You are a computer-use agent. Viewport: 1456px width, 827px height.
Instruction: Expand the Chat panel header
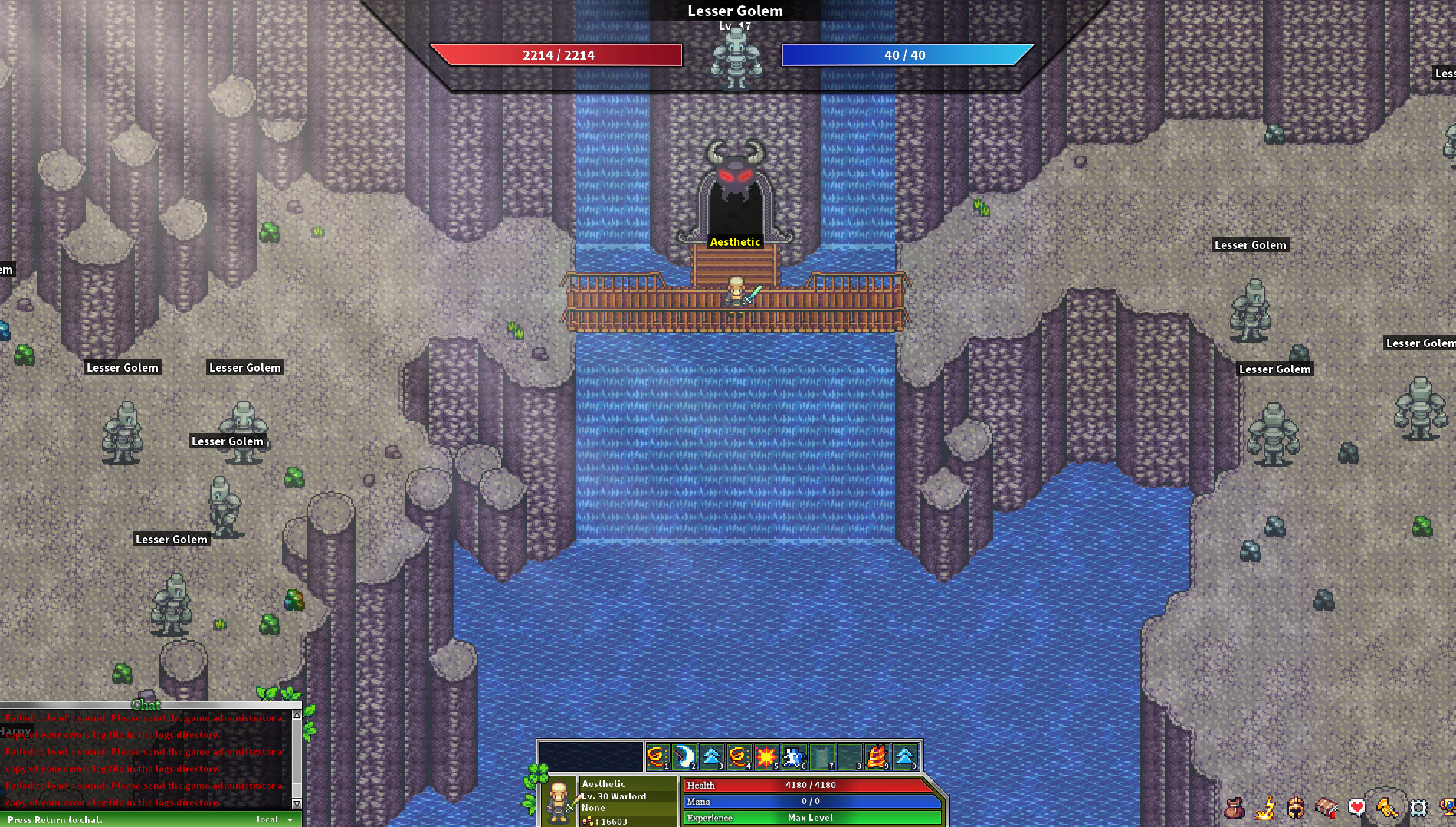146,706
